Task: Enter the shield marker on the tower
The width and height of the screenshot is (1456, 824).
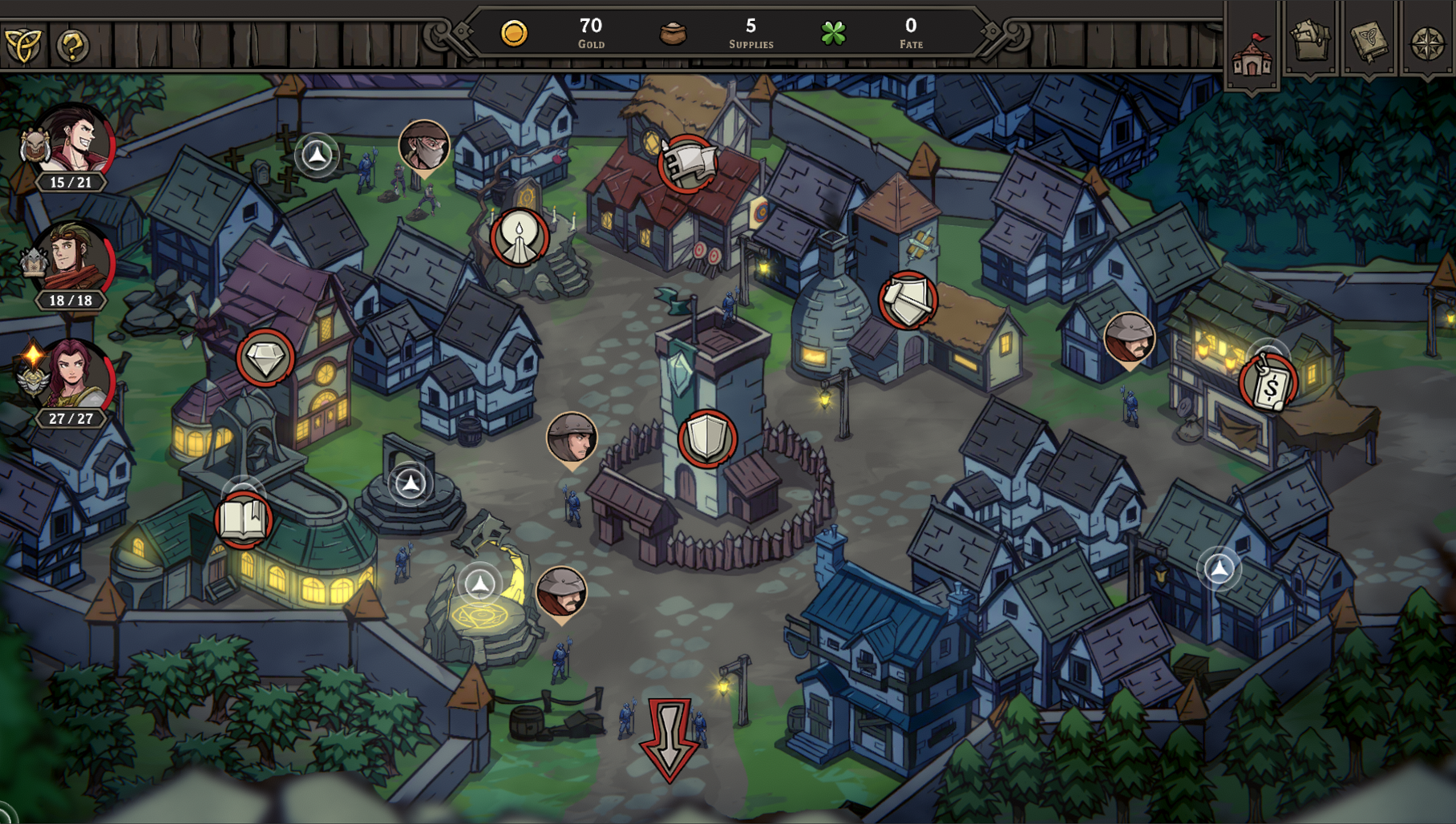Action: (707, 438)
